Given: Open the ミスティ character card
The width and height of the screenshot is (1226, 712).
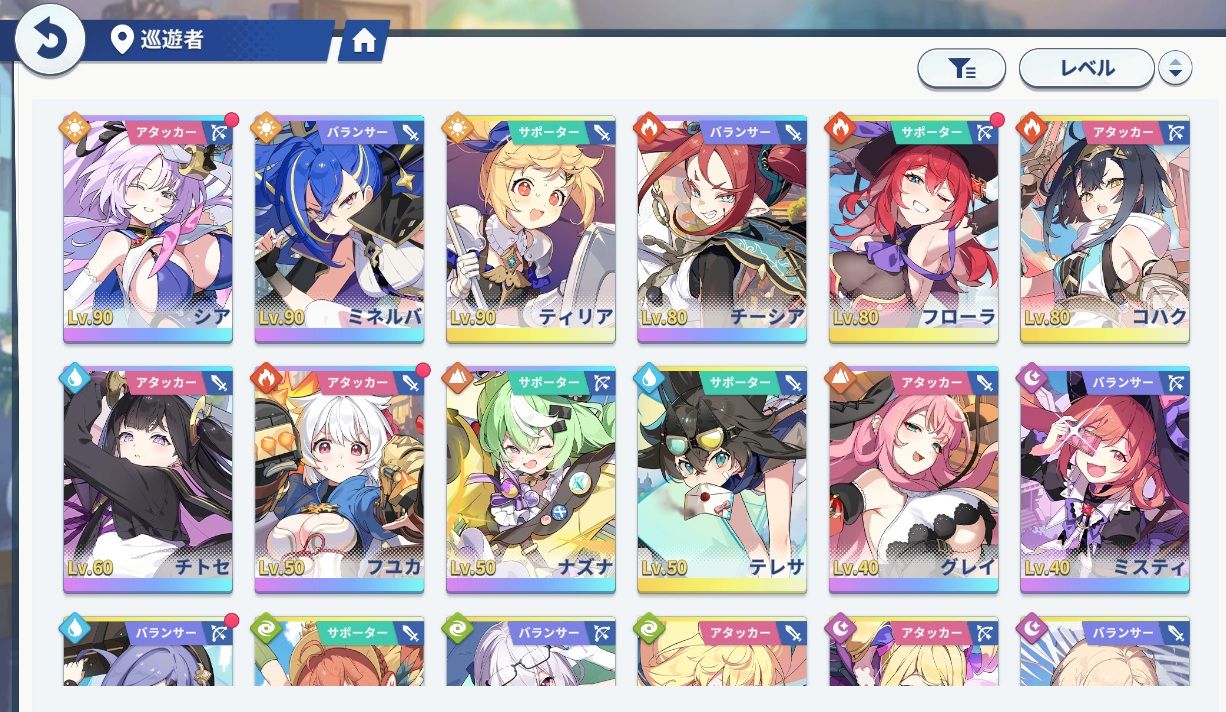Looking at the screenshot, I should (x=1105, y=480).
